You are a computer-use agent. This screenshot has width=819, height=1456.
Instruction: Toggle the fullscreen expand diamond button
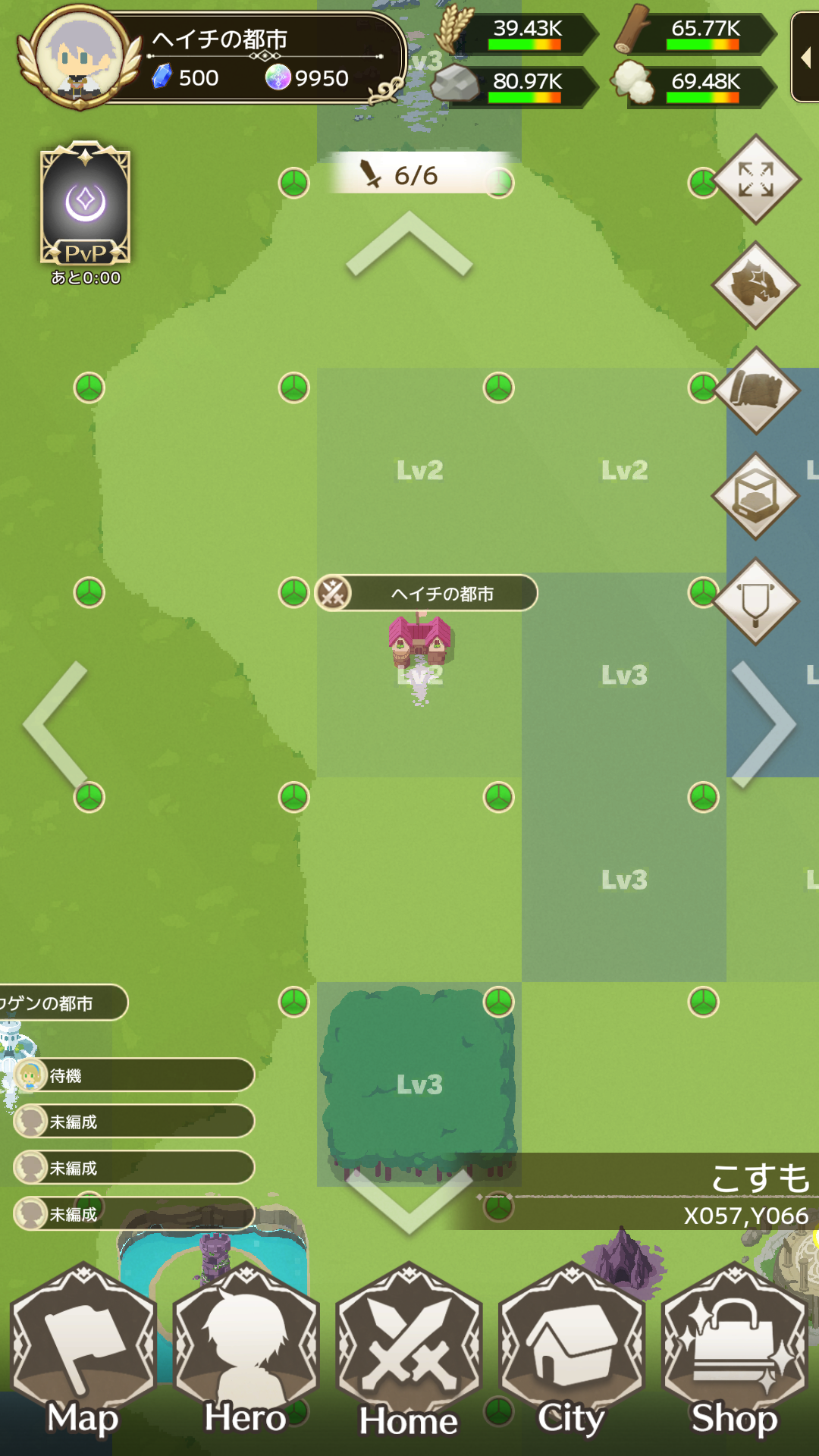756,180
